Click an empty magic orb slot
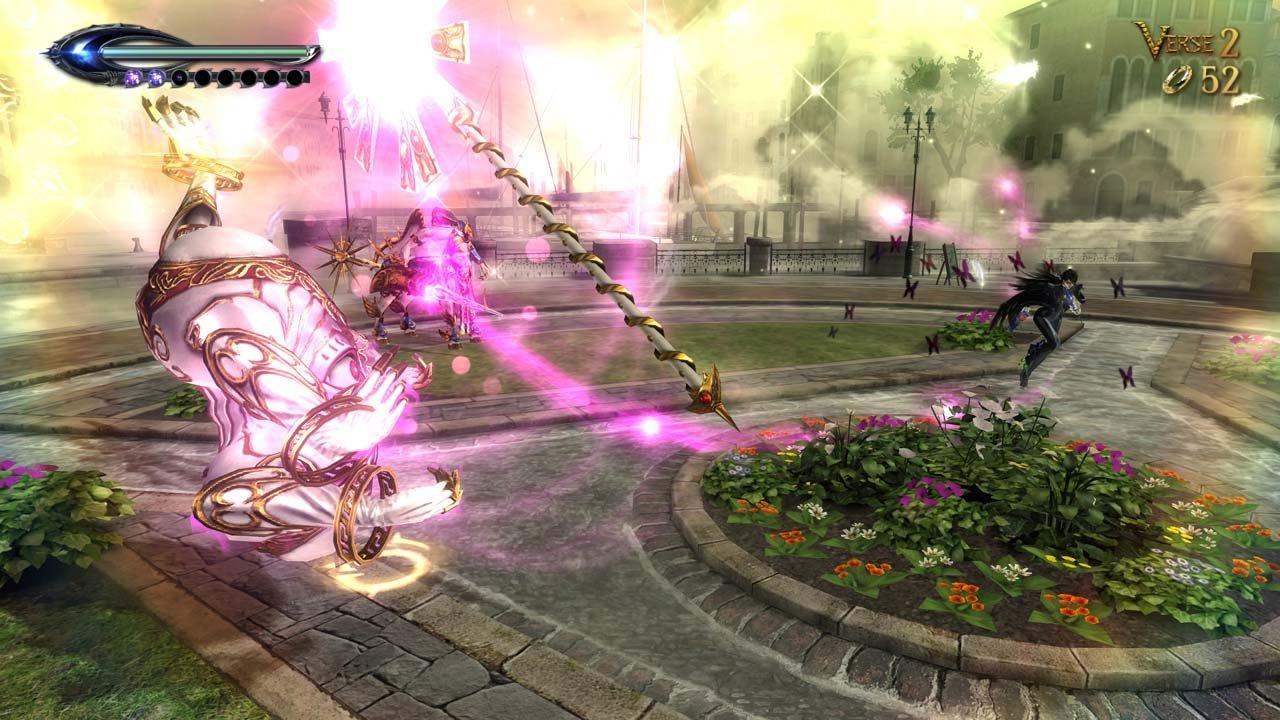The image size is (1280, 720). 227,78
